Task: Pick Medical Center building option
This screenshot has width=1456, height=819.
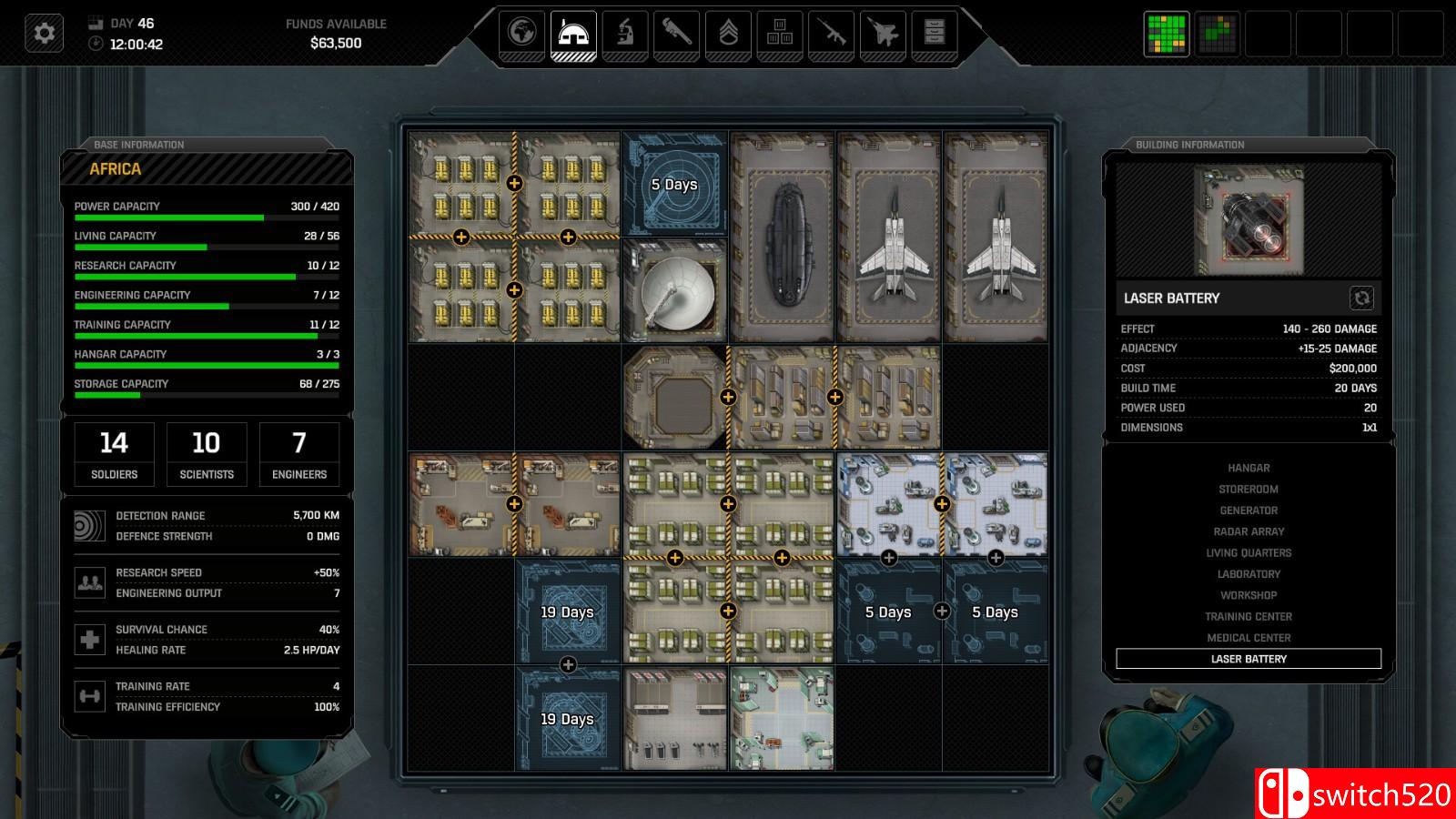Action: pos(1249,638)
